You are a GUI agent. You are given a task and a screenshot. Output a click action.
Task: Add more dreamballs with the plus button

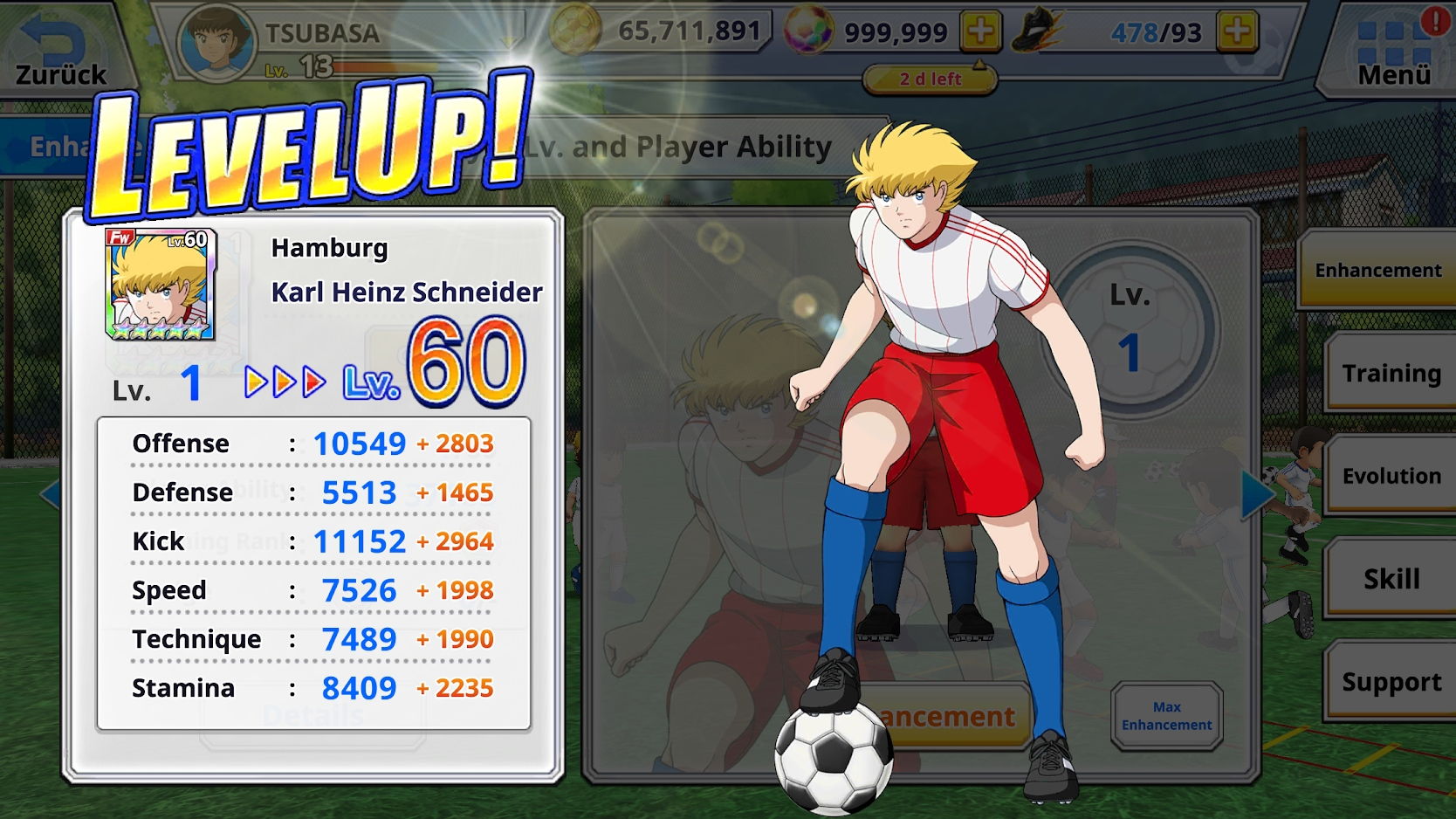click(x=980, y=32)
